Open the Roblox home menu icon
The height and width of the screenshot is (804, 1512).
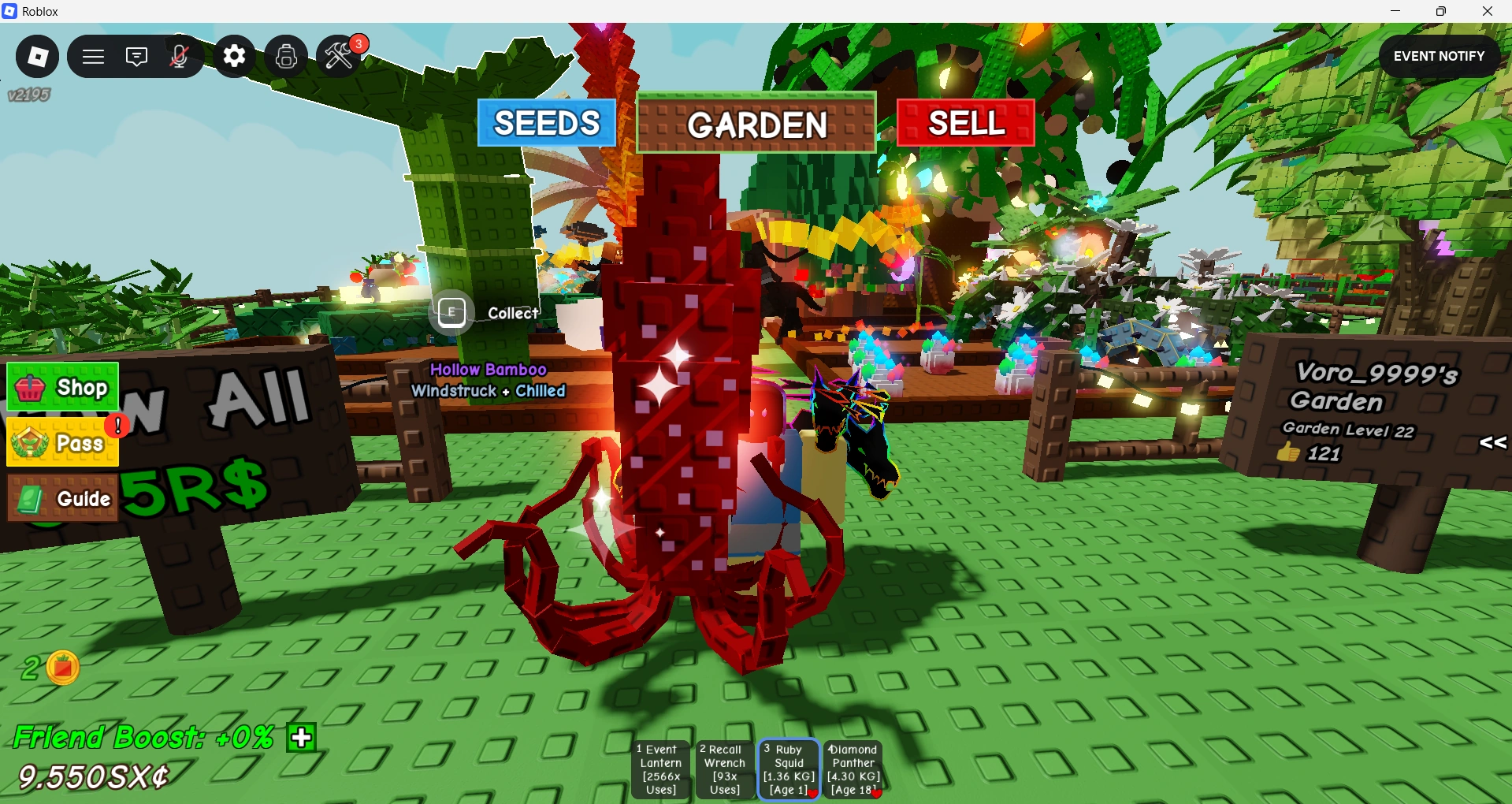click(x=36, y=56)
